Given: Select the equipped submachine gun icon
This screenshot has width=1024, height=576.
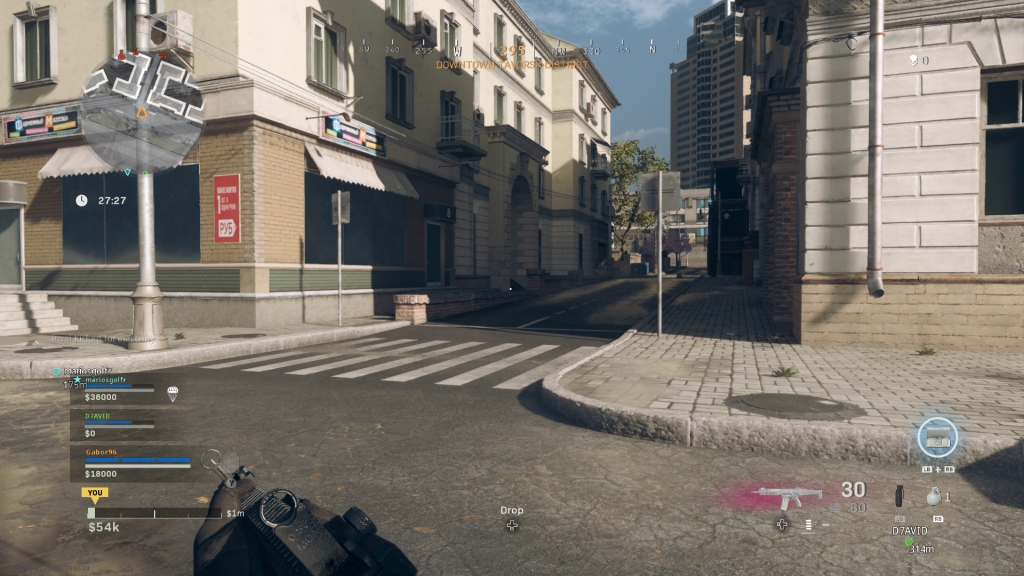Looking at the screenshot, I should coord(789,495).
